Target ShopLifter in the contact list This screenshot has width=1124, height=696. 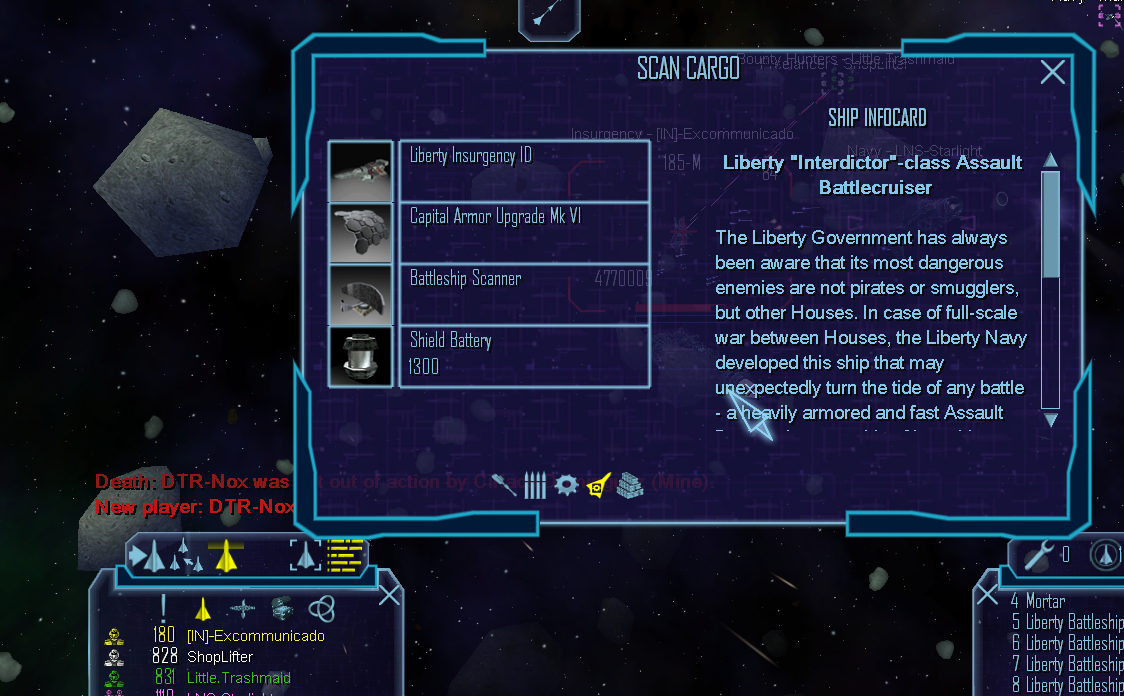(220, 657)
